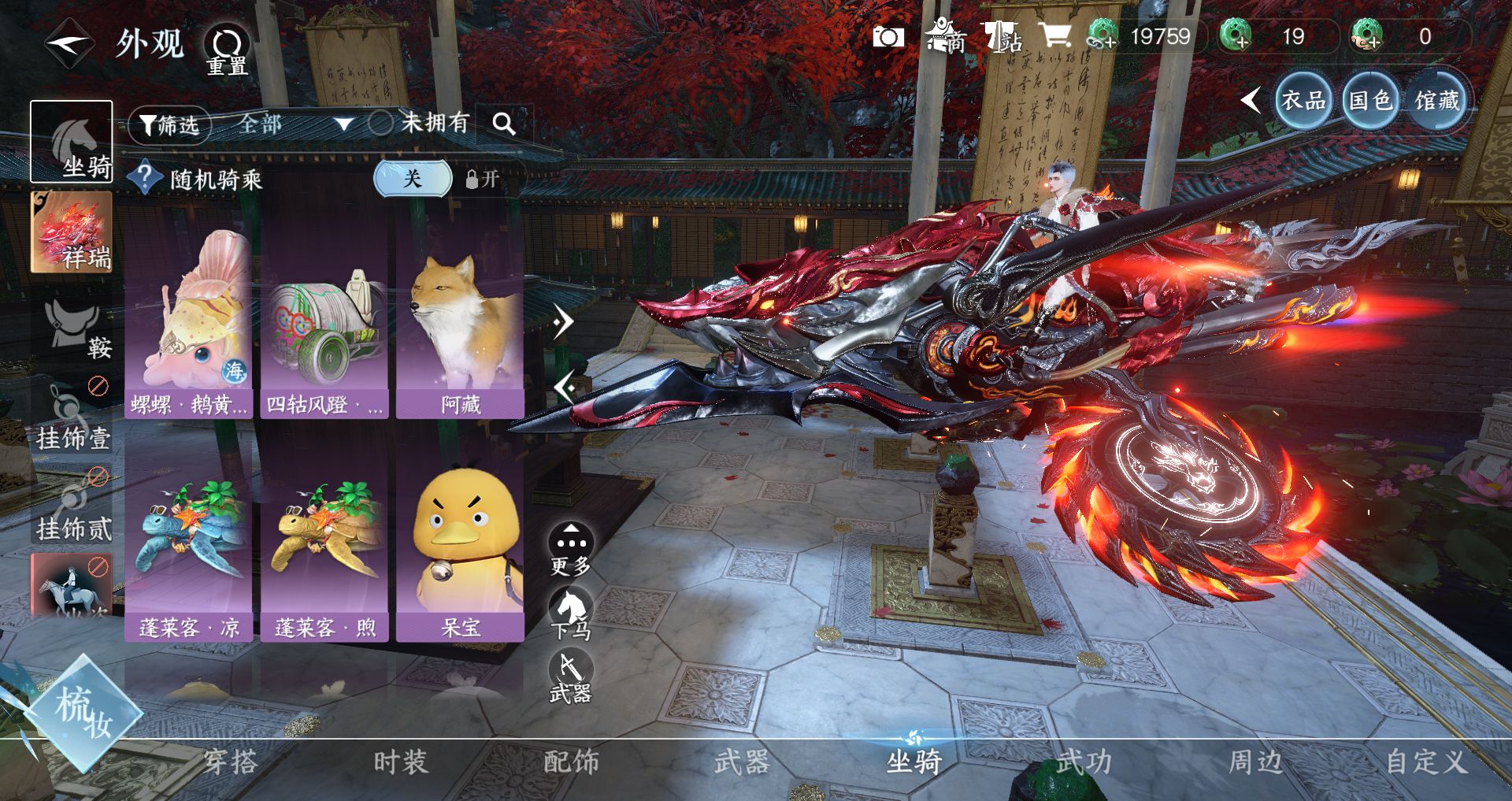
Task: Show more options with 更多
Action: [x=570, y=549]
